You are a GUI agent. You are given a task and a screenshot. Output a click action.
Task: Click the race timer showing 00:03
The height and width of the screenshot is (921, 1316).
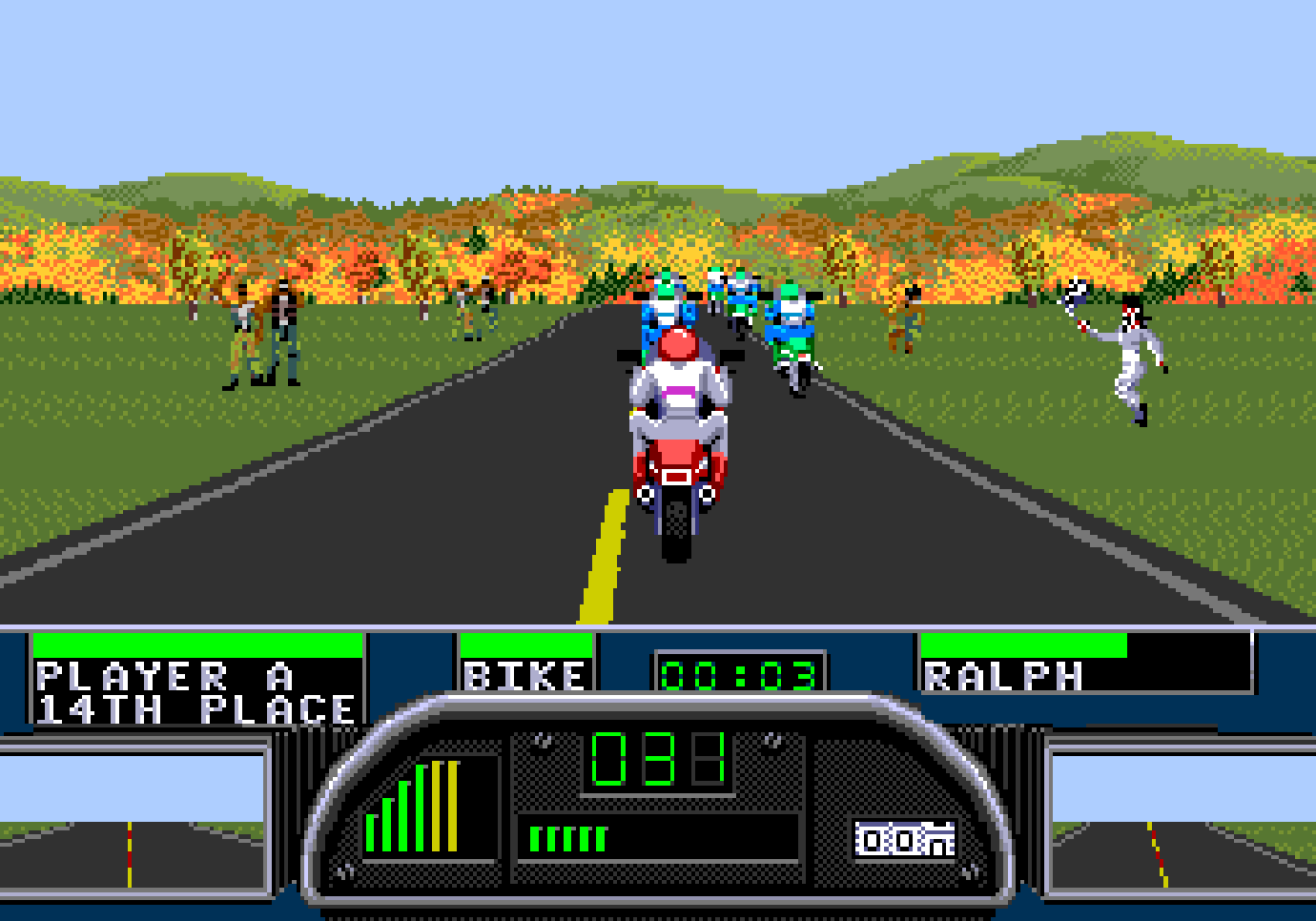(740, 672)
